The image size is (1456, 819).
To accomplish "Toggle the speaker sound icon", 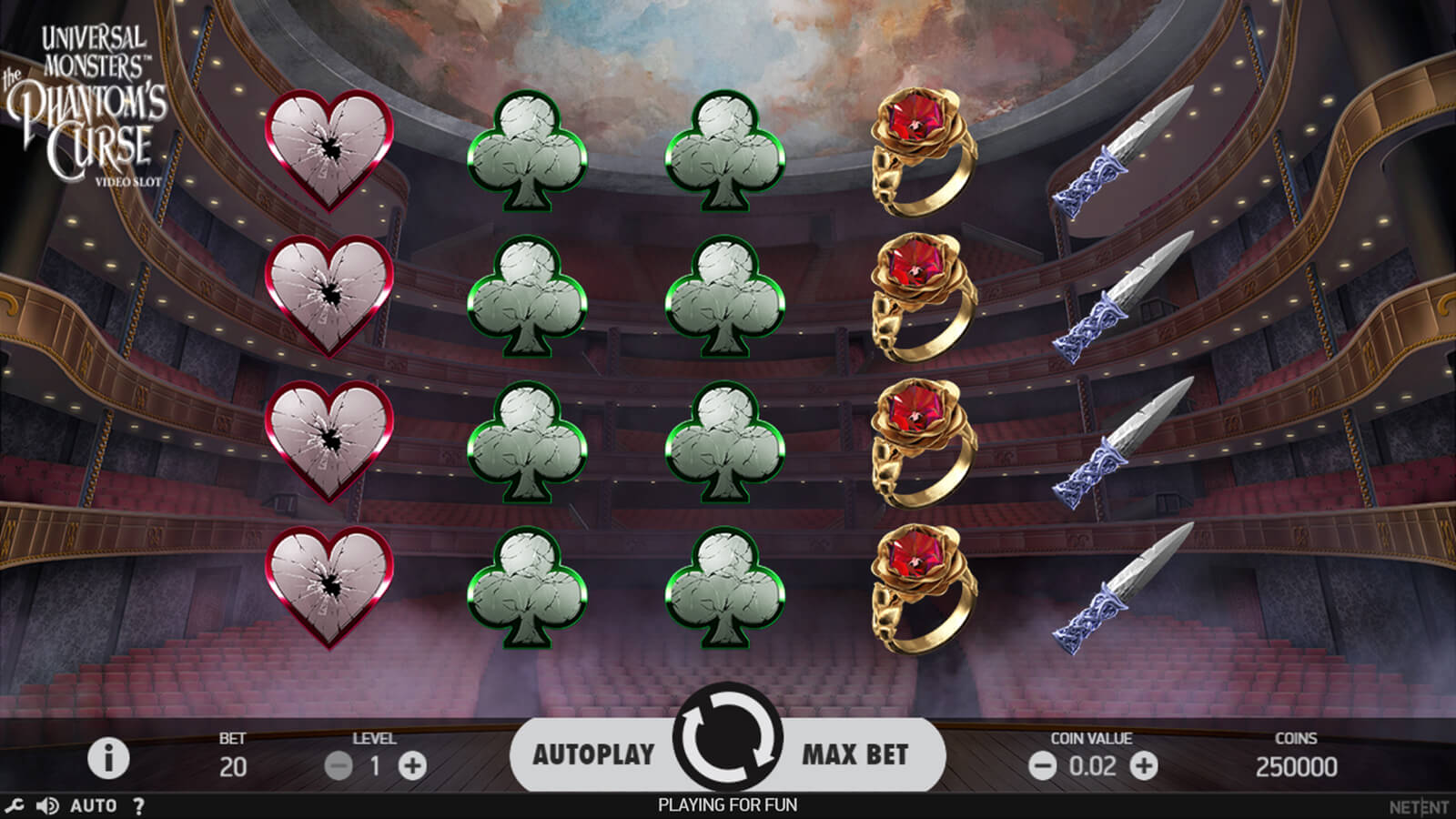I will (x=47, y=805).
